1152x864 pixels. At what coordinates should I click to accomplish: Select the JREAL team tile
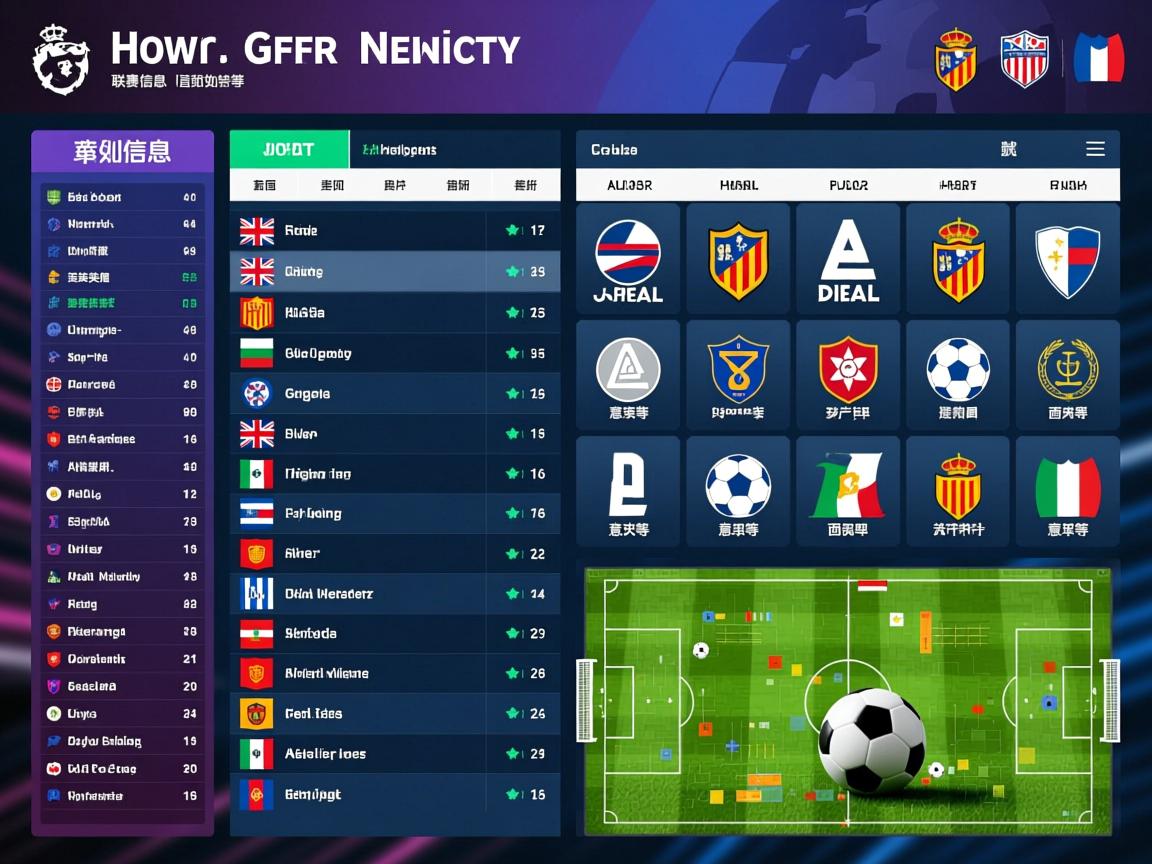[628, 259]
